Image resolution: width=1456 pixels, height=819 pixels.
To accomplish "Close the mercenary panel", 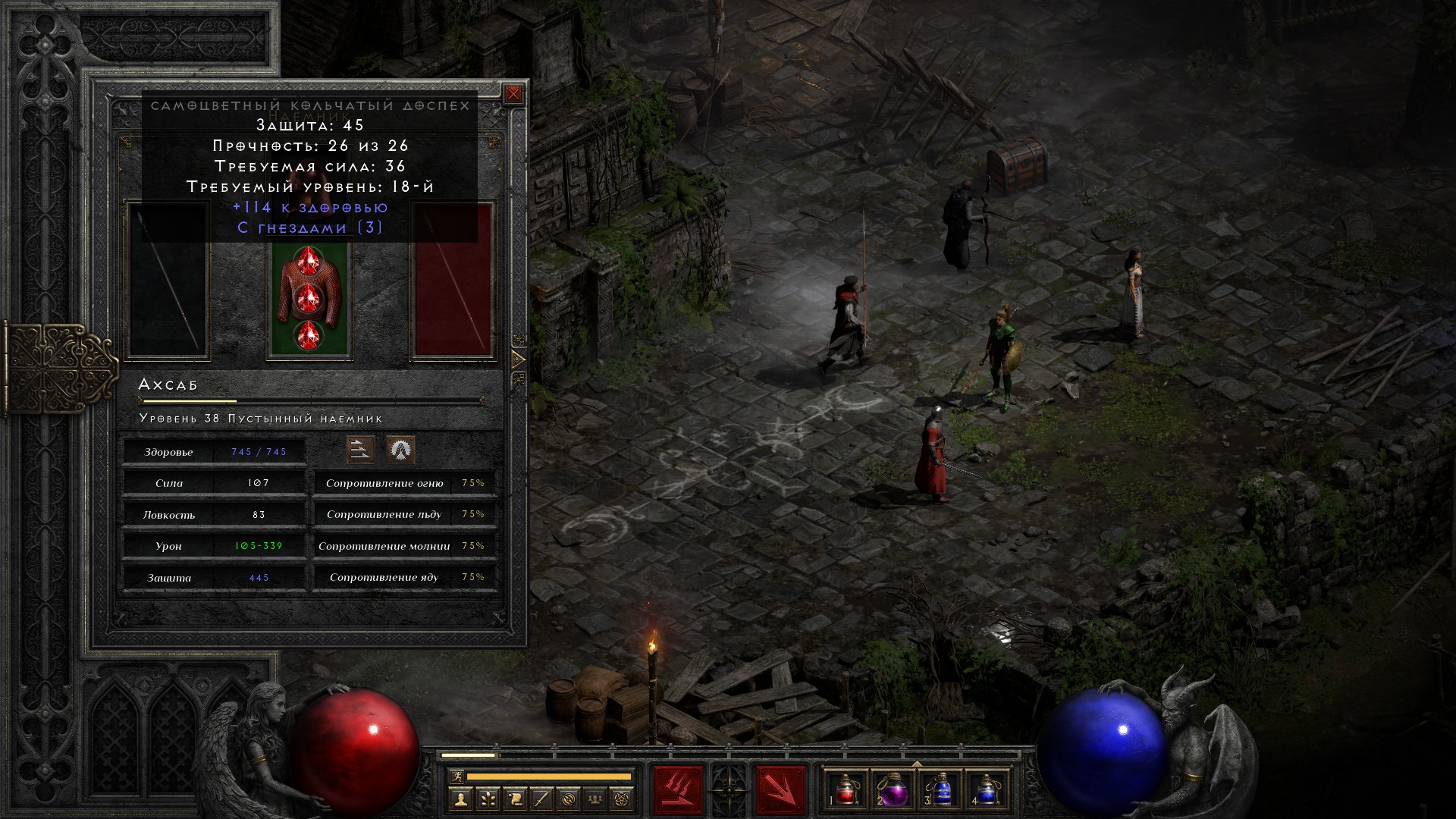I will point(513,94).
